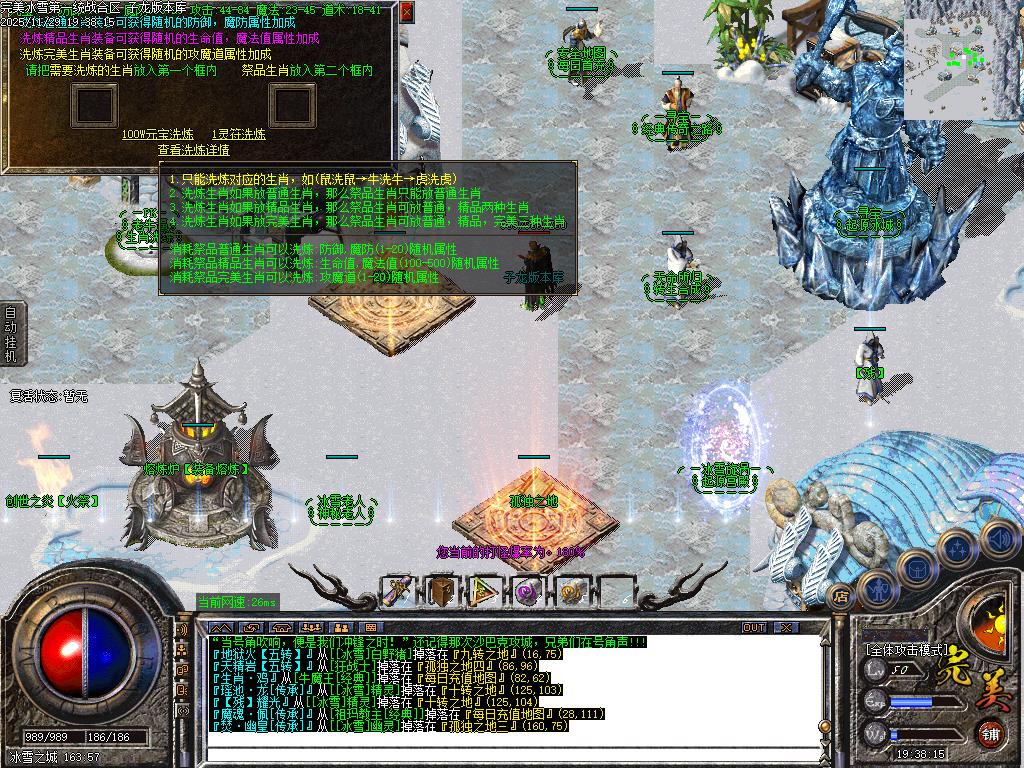The image size is (1024, 768).
Task: Choose the 100W元宝洗炼 option
Action: click(x=158, y=134)
